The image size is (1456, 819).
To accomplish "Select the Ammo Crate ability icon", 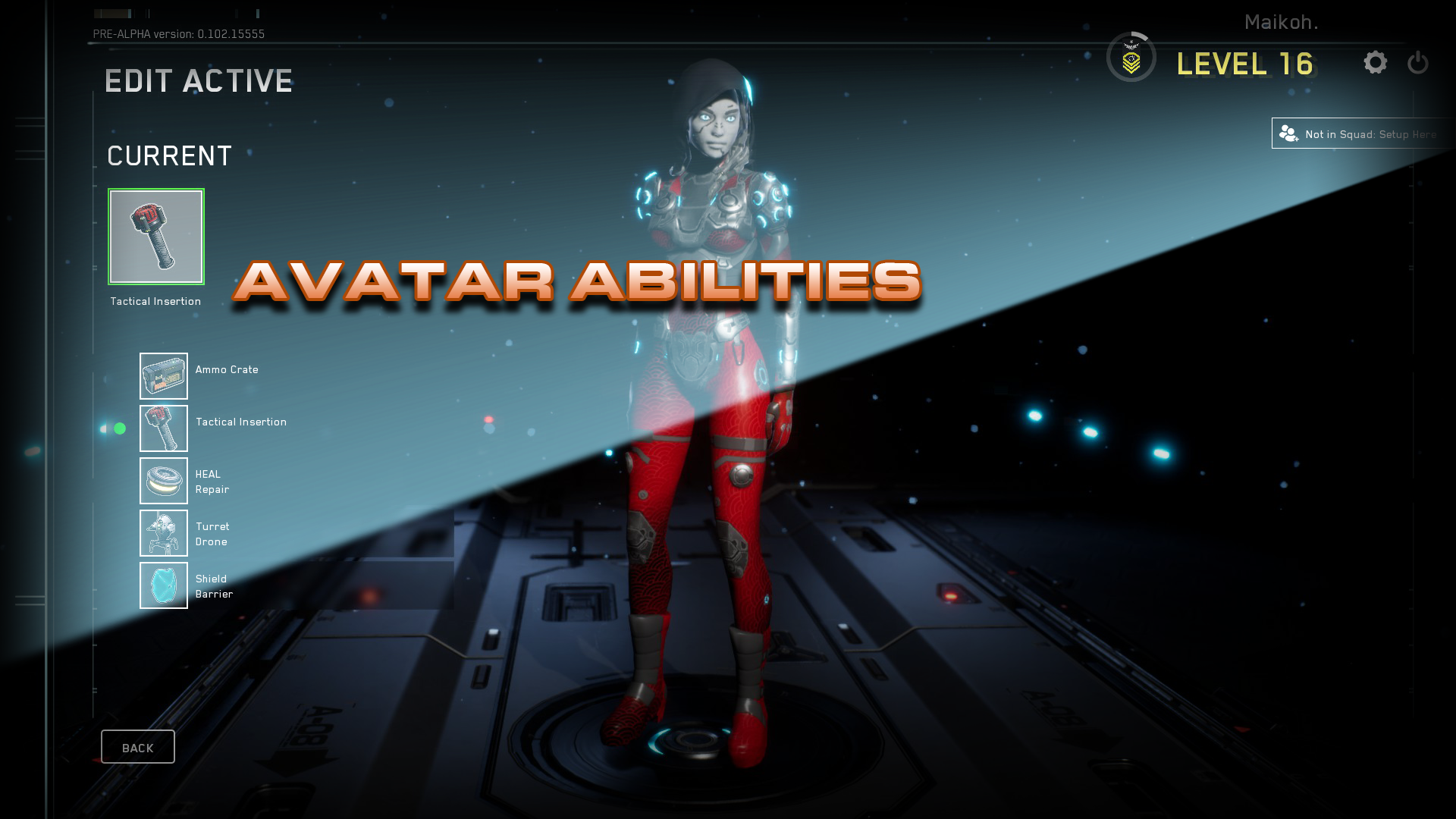I will point(163,375).
